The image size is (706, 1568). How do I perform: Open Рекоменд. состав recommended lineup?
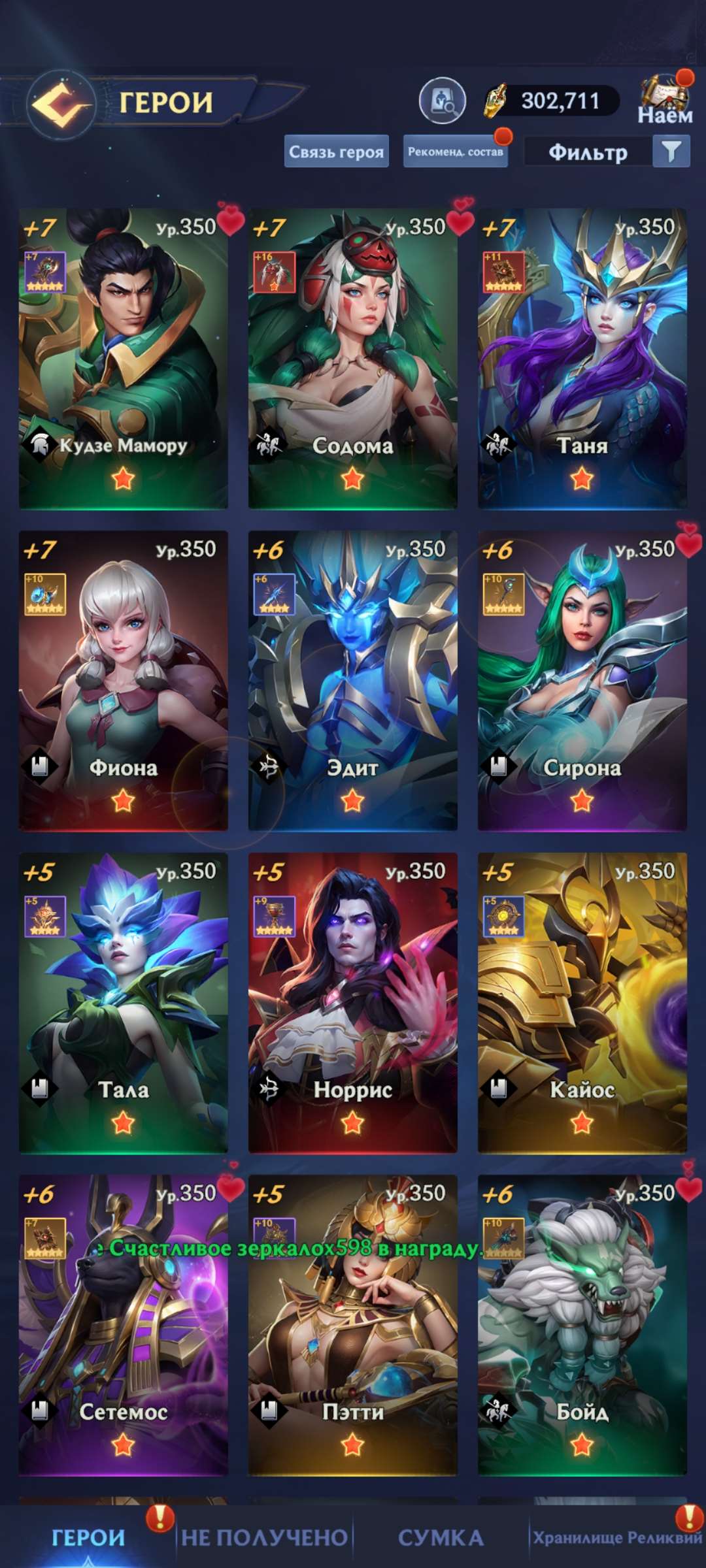[455, 152]
